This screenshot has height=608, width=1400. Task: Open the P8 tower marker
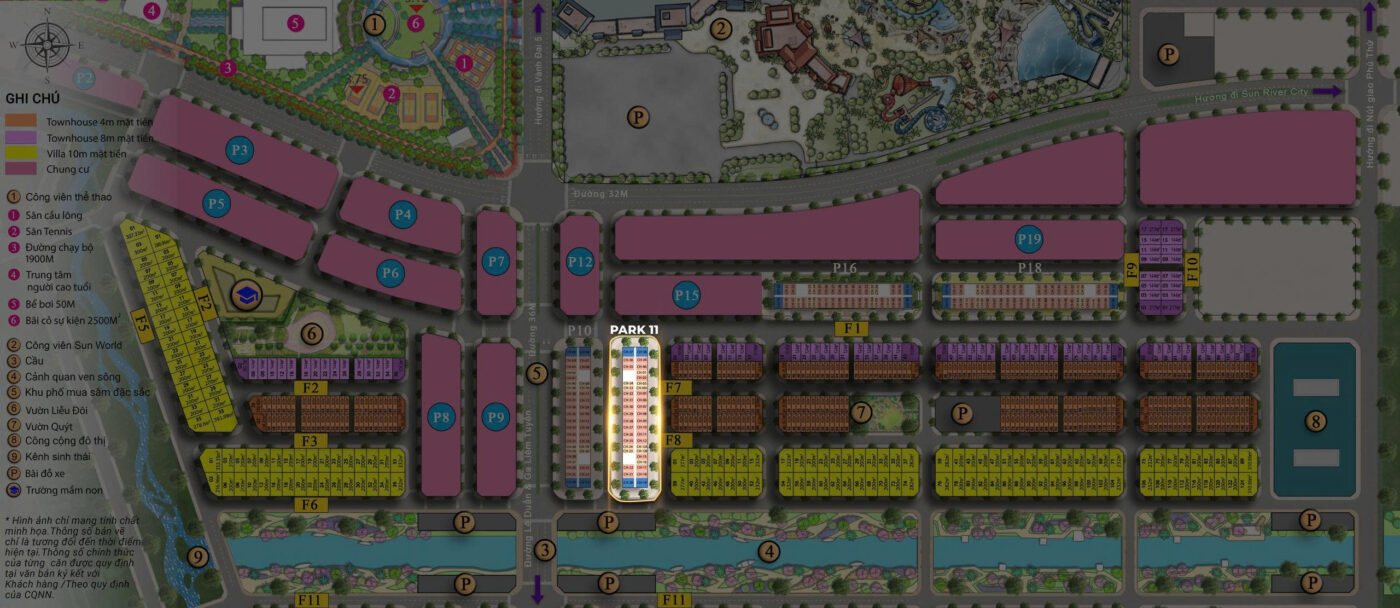[x=441, y=417]
